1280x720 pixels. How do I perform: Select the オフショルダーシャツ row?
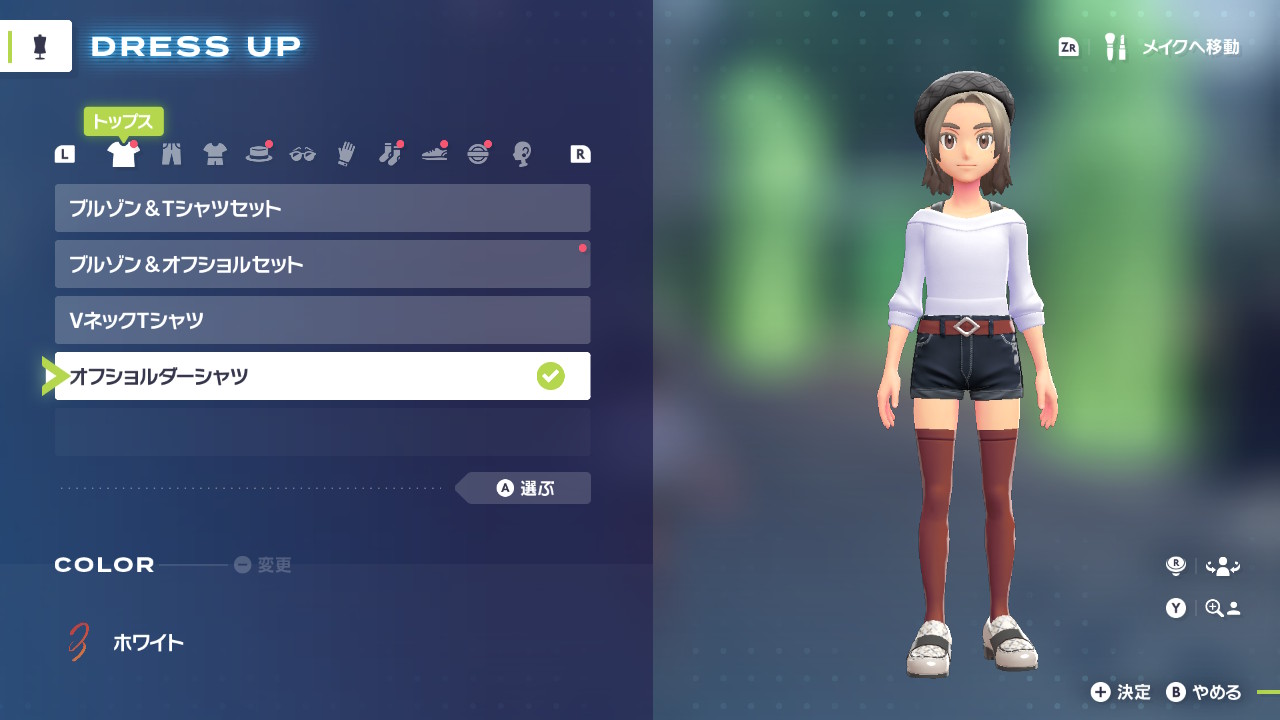click(322, 376)
